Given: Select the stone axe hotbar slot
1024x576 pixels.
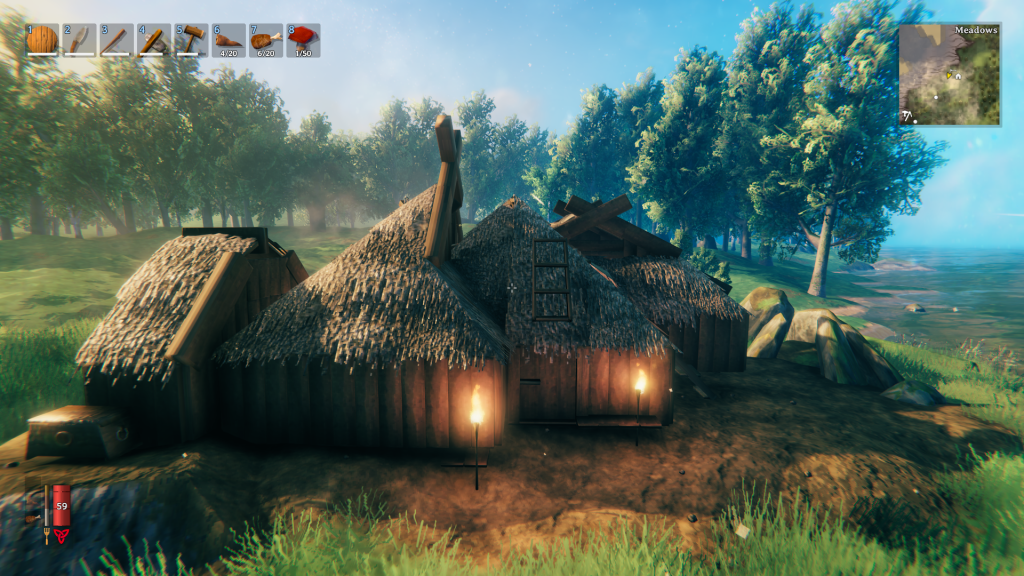Looking at the screenshot, I should pos(153,40).
